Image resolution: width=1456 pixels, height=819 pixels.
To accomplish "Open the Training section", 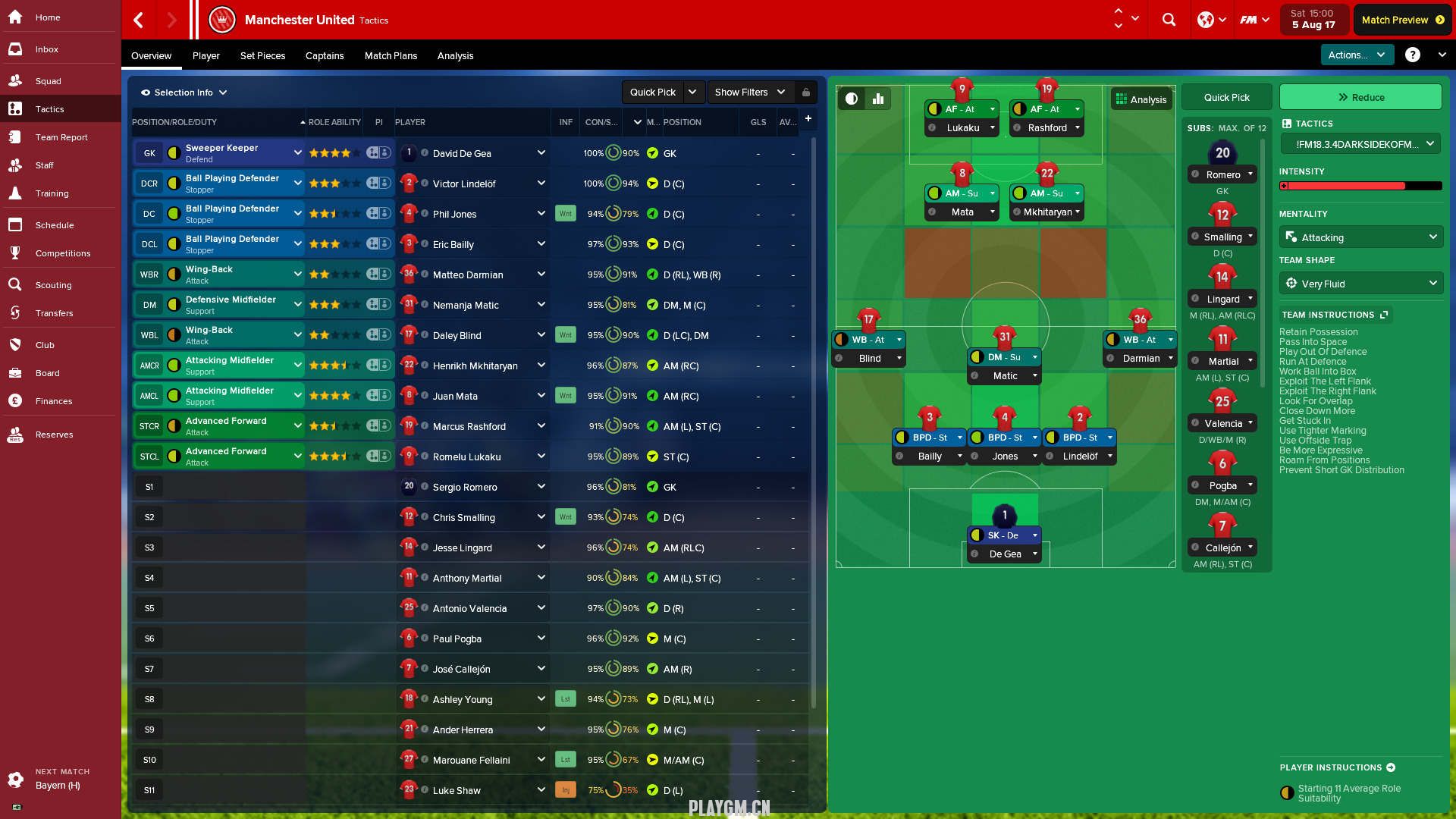I will [52, 193].
